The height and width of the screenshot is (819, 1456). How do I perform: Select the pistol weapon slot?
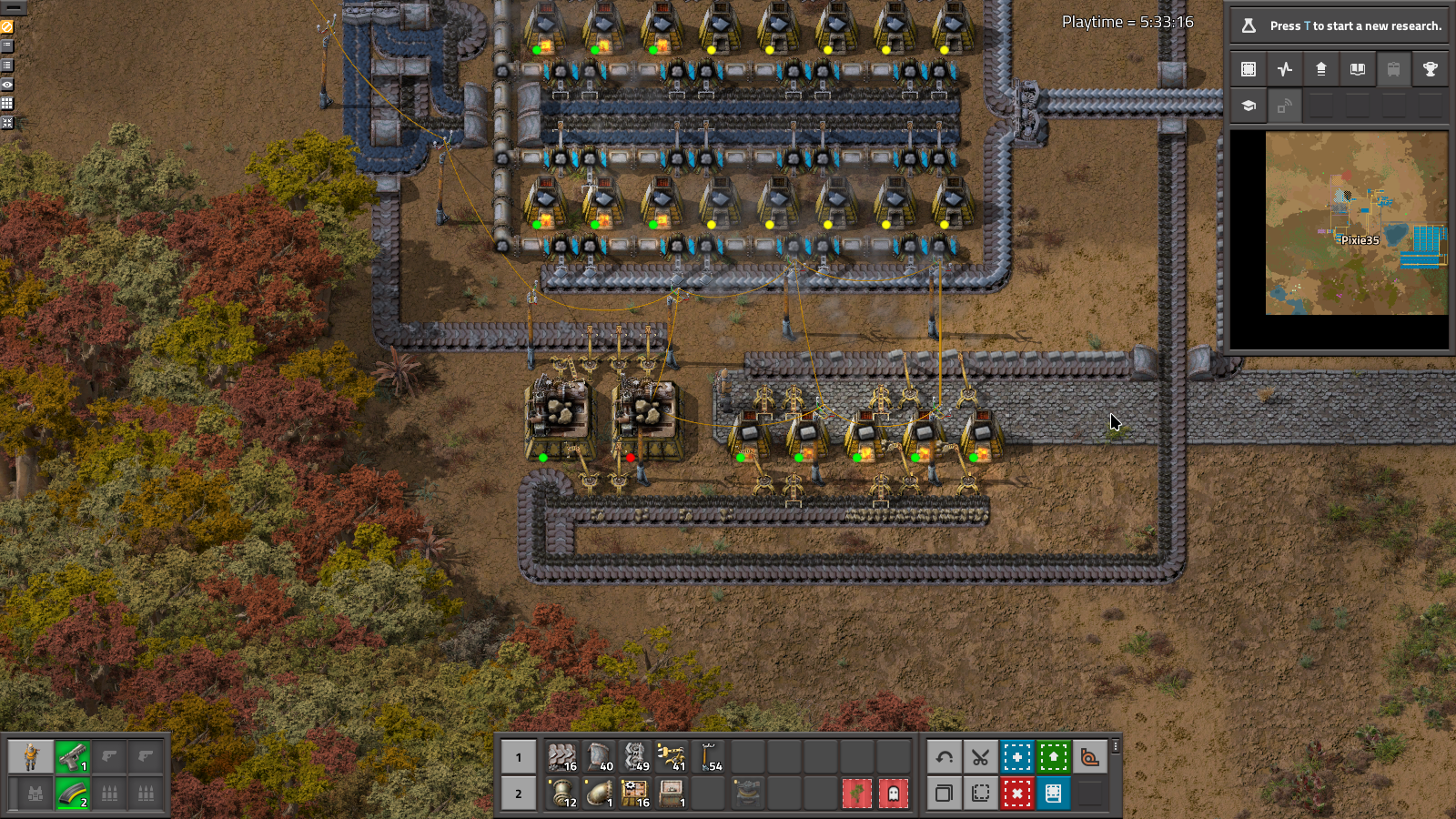click(73, 756)
